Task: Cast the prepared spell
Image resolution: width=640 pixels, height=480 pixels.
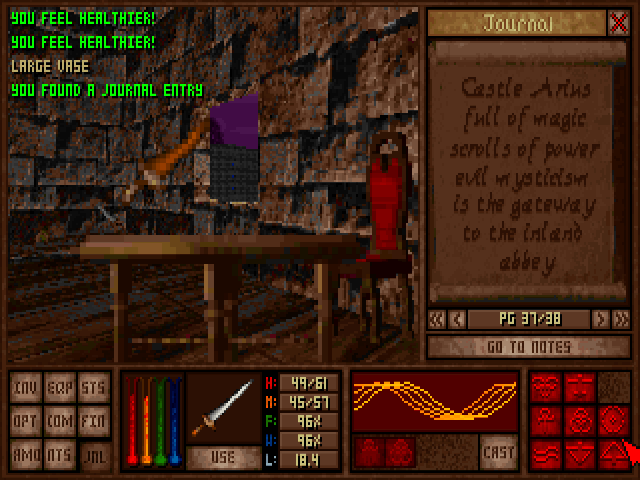Action: click(496, 452)
